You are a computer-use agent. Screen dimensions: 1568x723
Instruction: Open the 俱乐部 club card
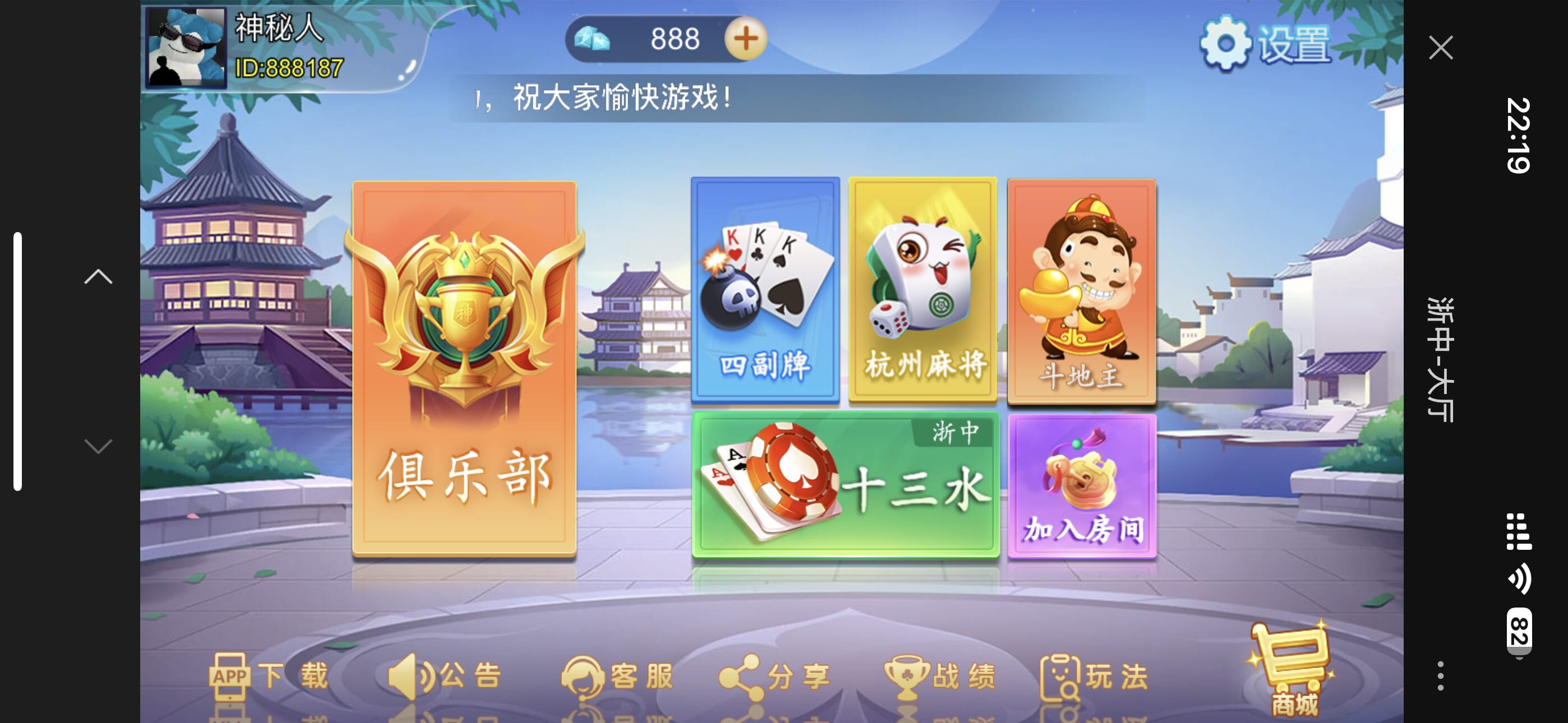point(464,368)
